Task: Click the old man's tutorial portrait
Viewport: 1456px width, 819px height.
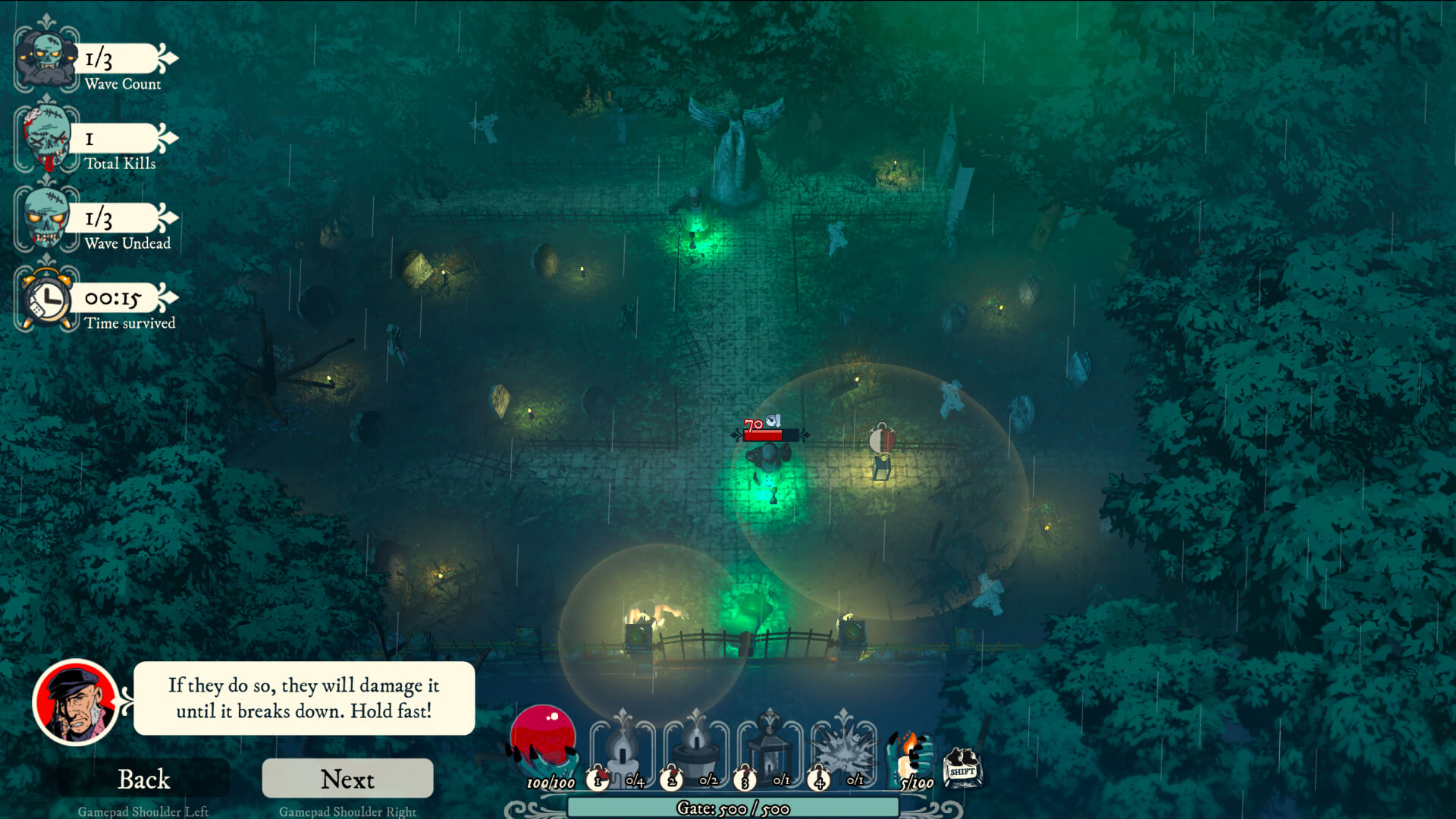Action: click(76, 702)
